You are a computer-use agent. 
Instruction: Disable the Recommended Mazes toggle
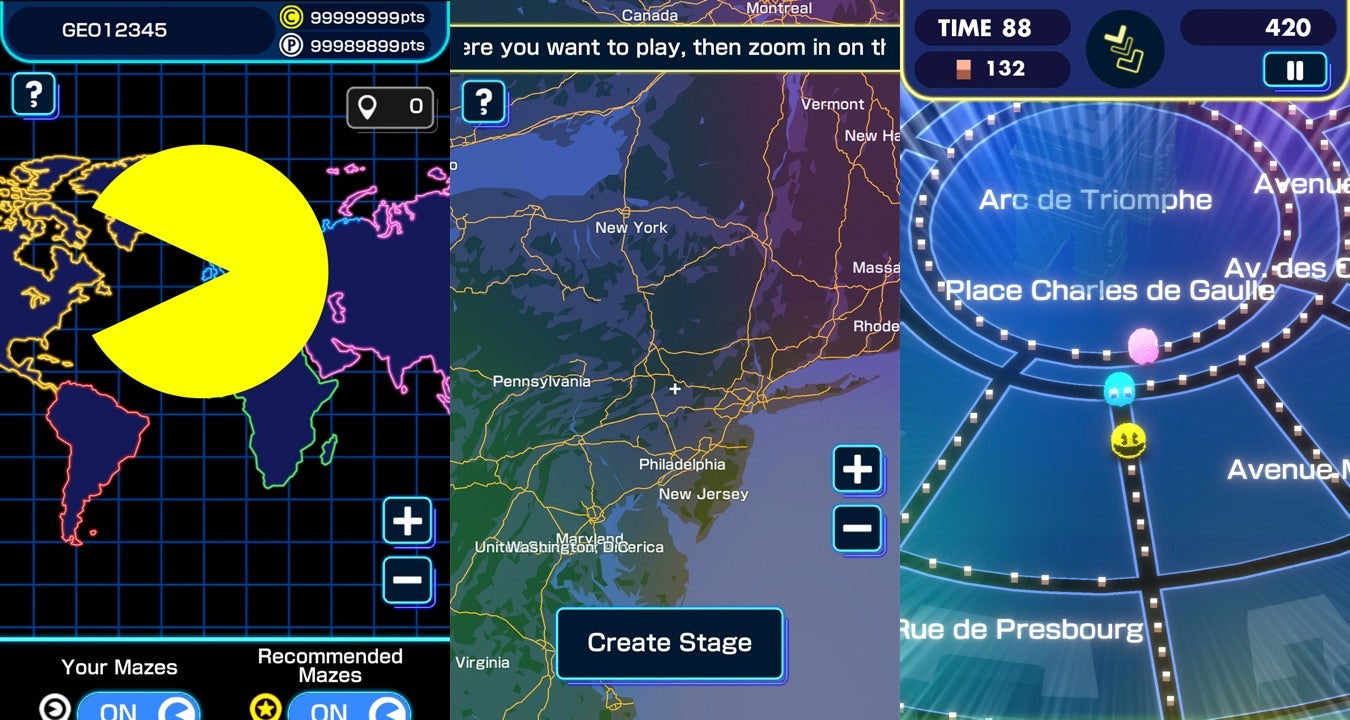tap(350, 710)
